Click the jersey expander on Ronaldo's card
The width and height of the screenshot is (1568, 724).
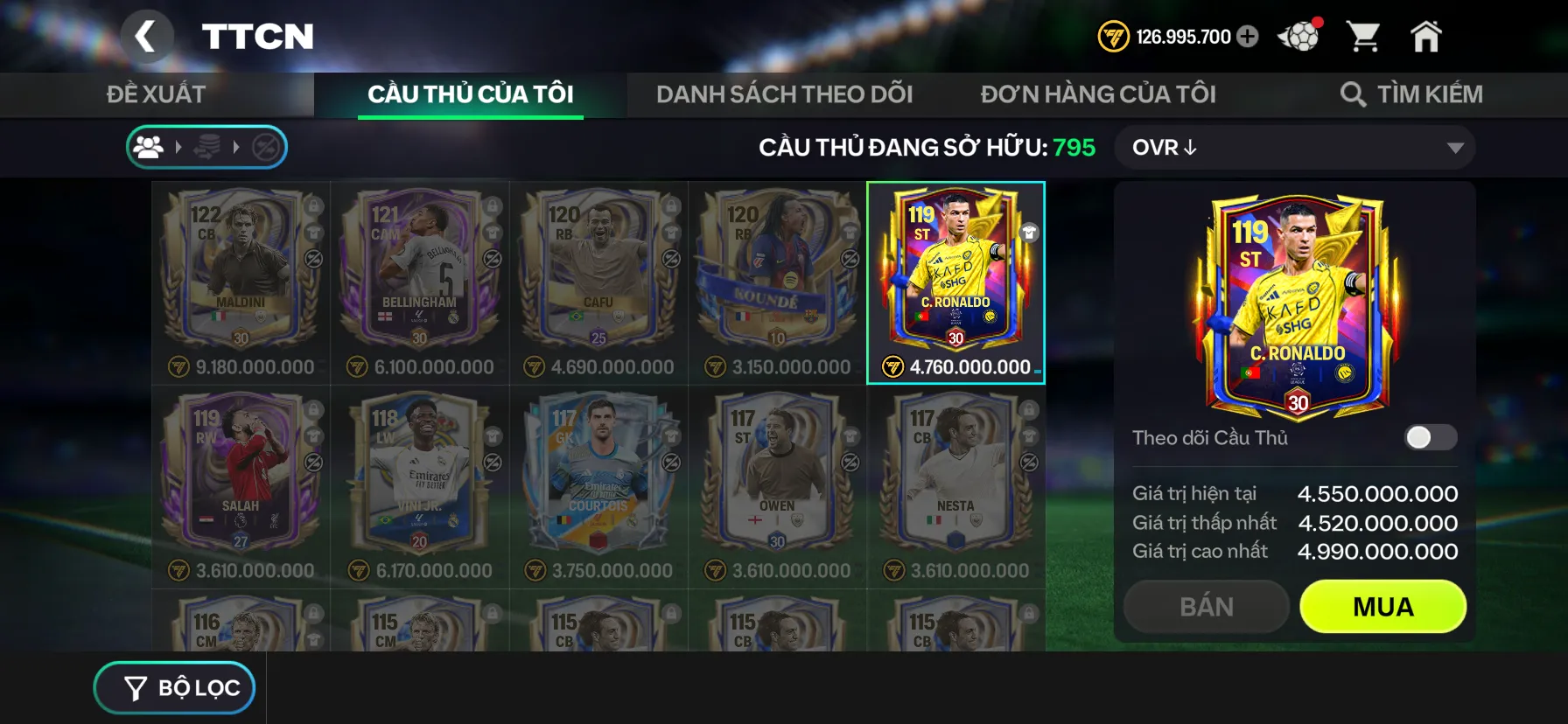(x=1031, y=233)
